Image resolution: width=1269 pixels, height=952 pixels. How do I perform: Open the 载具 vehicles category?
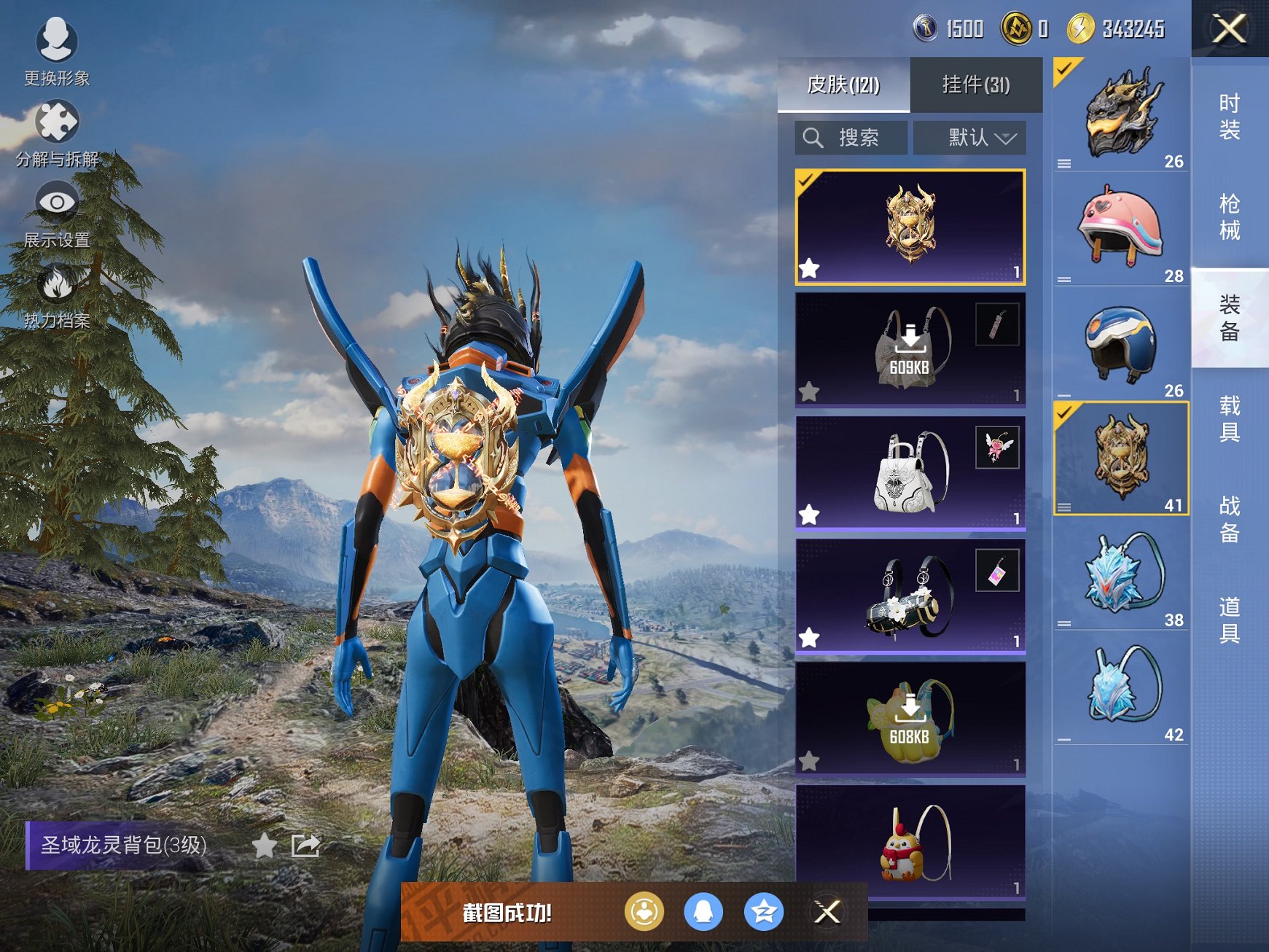click(x=1230, y=418)
